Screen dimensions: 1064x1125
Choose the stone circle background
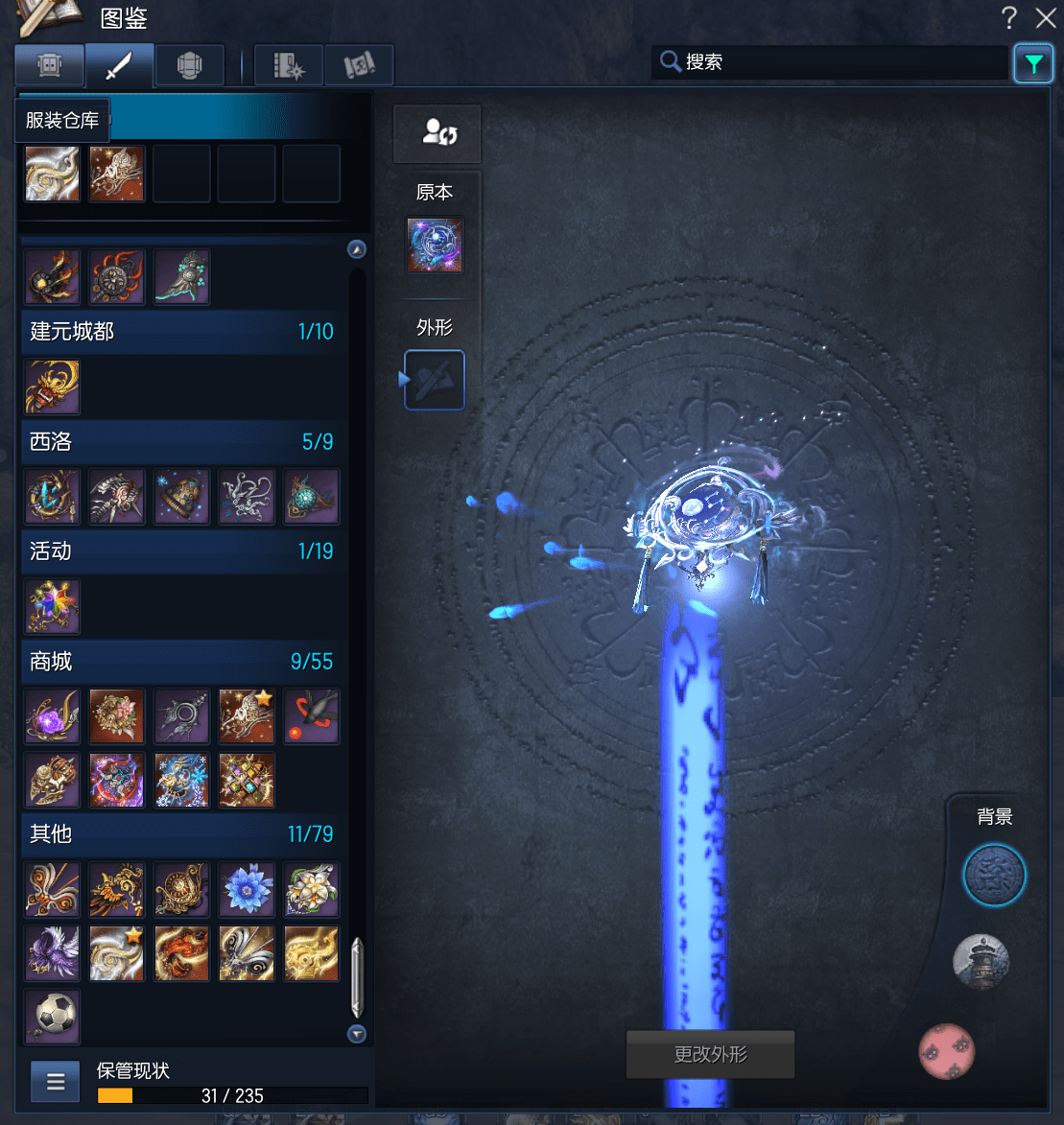click(994, 875)
